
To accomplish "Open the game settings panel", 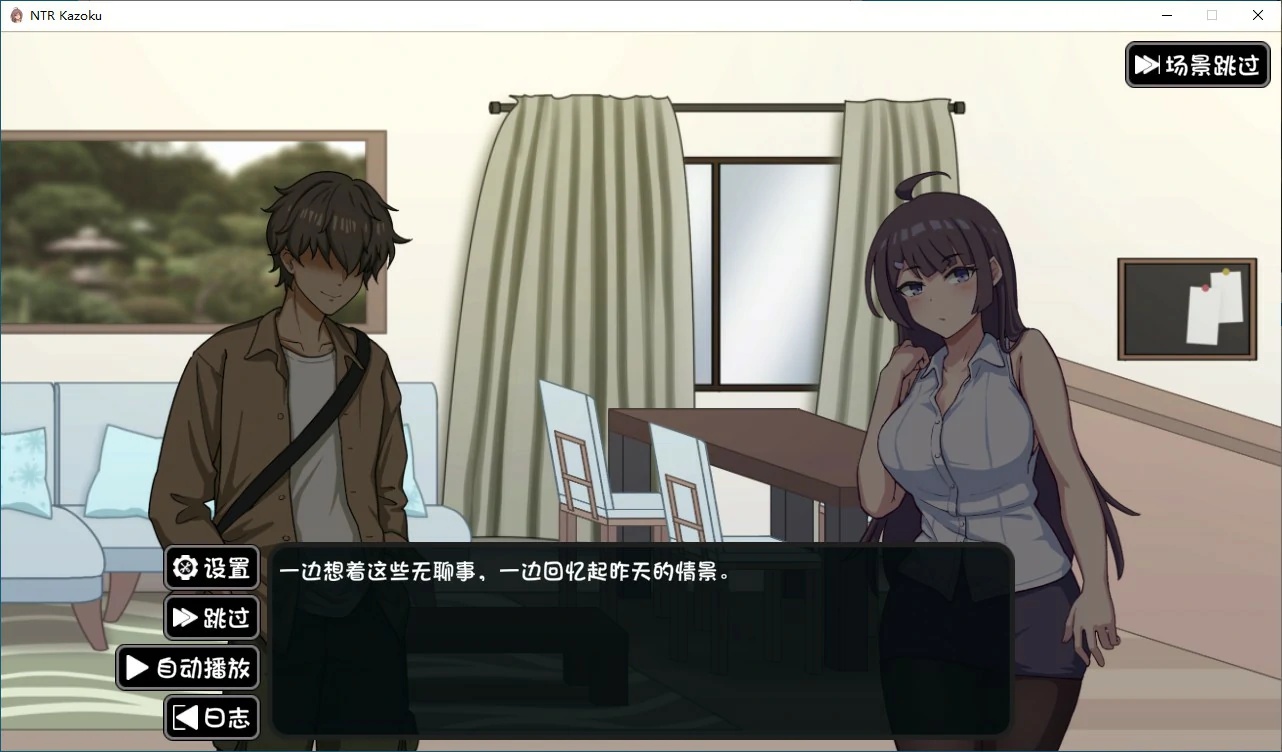I will pyautogui.click(x=211, y=567).
